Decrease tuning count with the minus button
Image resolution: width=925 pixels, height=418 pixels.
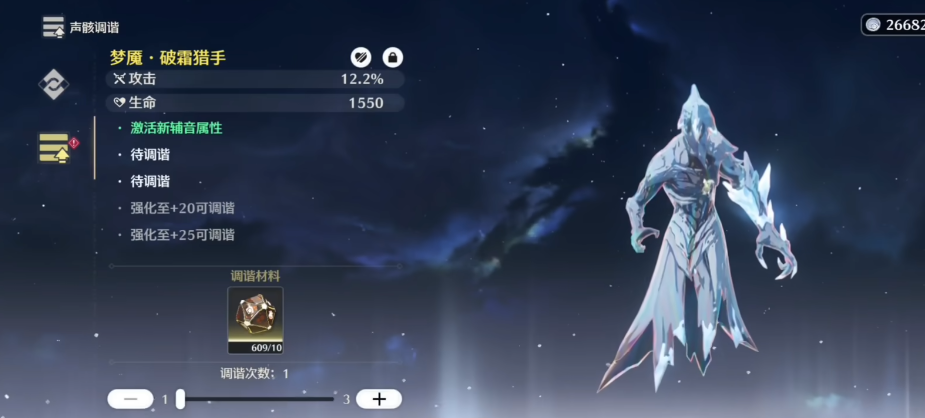130,399
